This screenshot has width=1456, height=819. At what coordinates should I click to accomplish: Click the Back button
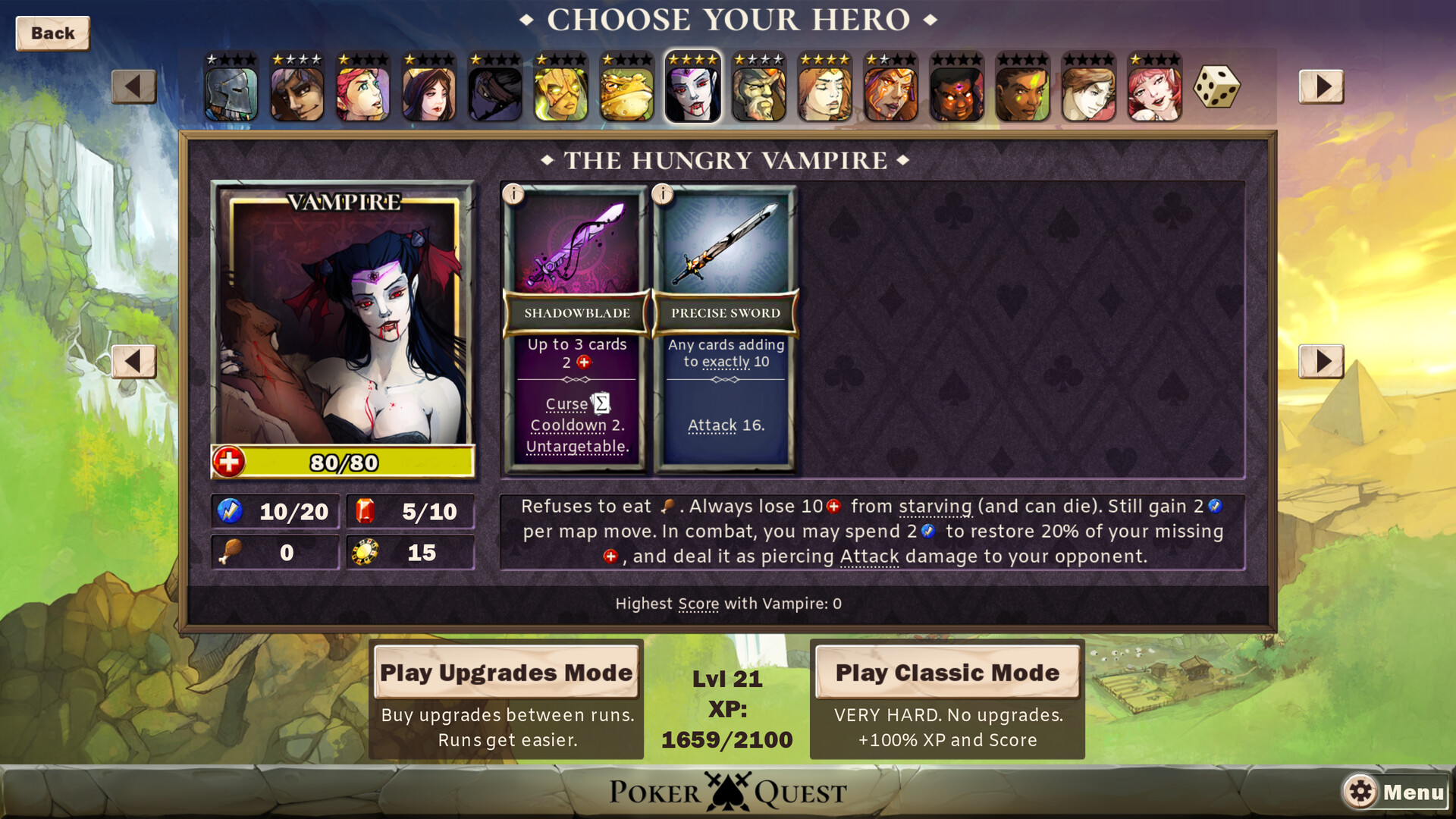tap(52, 33)
